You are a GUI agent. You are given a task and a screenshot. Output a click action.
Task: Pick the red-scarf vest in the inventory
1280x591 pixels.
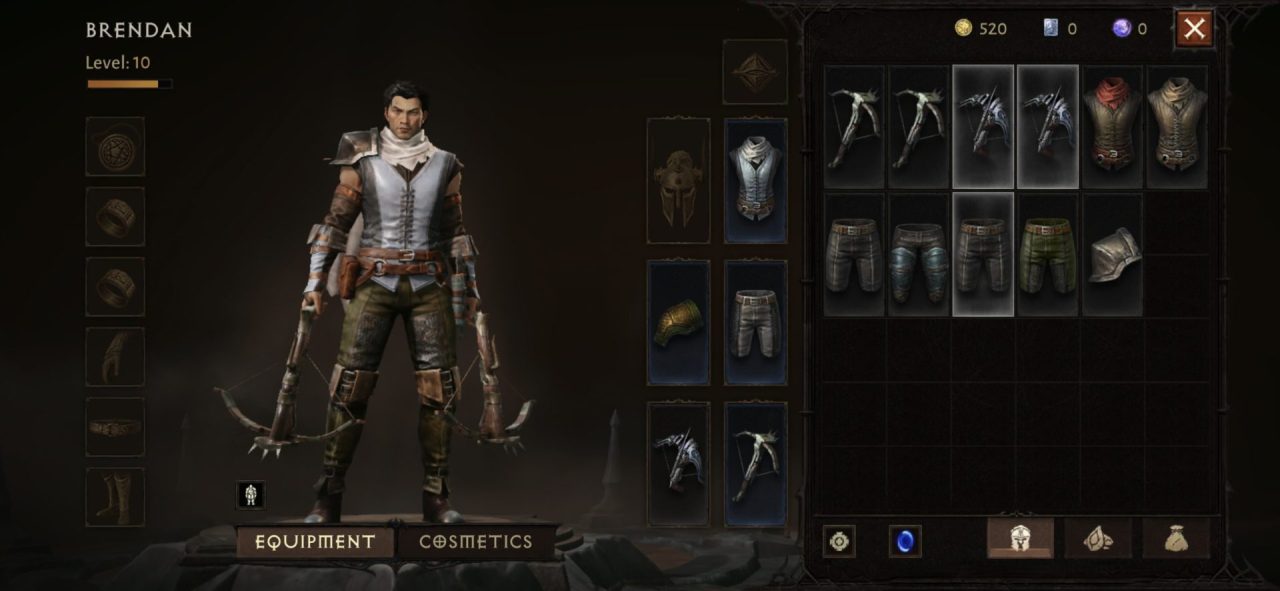pyautogui.click(x=1112, y=127)
